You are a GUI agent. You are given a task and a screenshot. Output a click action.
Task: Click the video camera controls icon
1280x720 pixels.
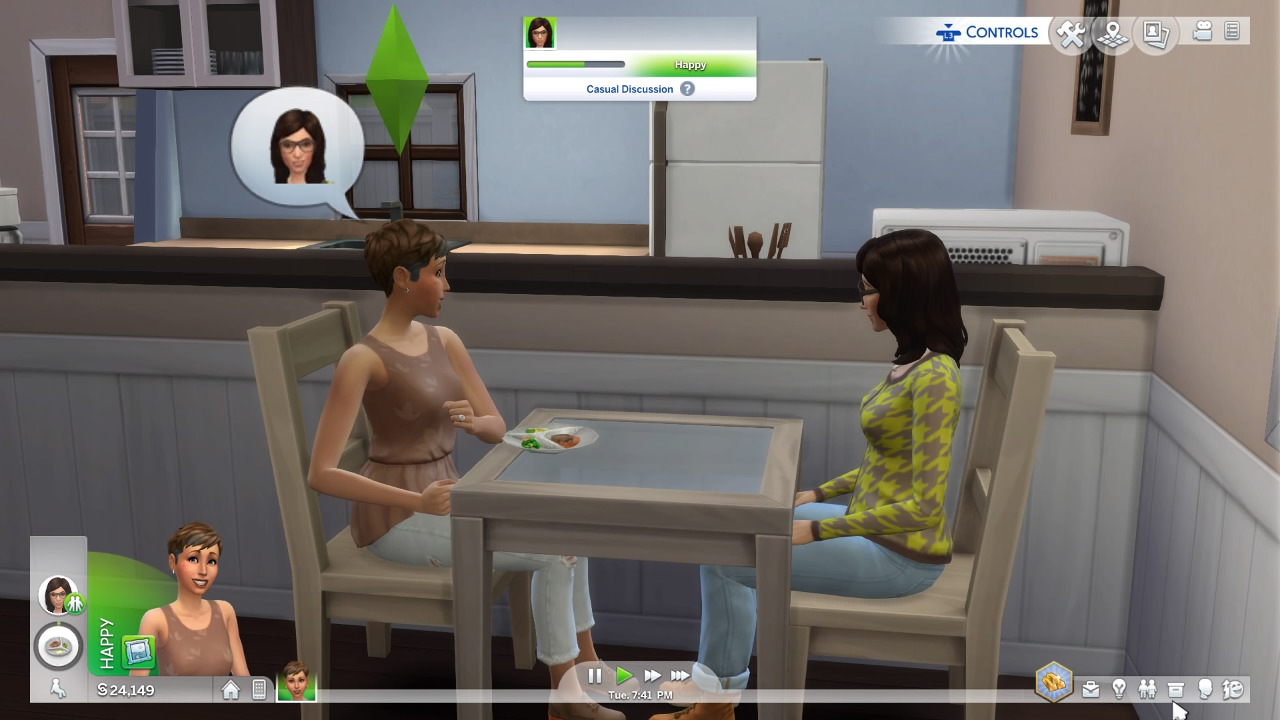pos(1203,32)
